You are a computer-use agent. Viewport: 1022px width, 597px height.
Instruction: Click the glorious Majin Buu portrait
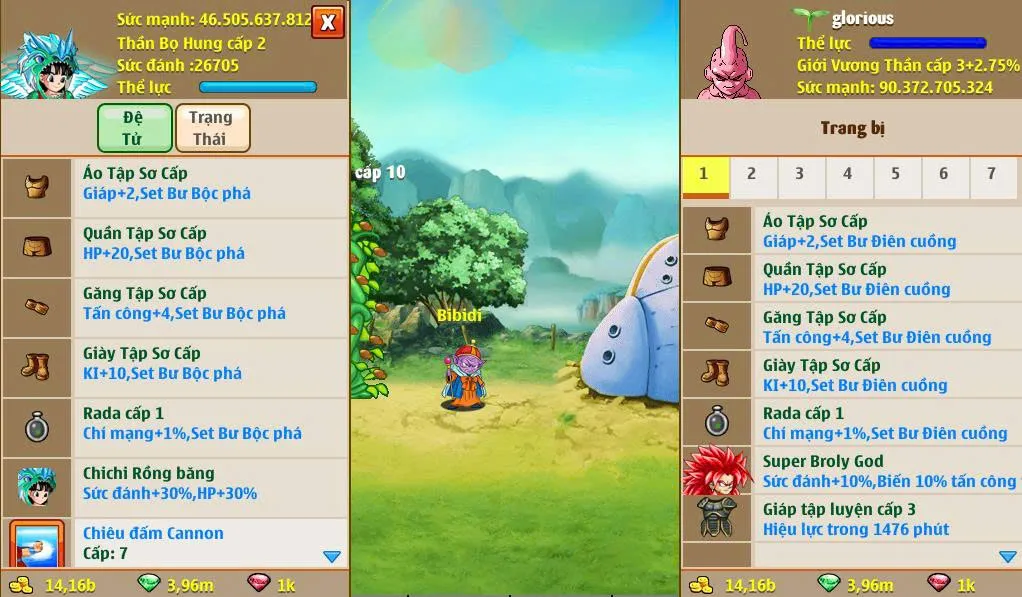click(728, 60)
